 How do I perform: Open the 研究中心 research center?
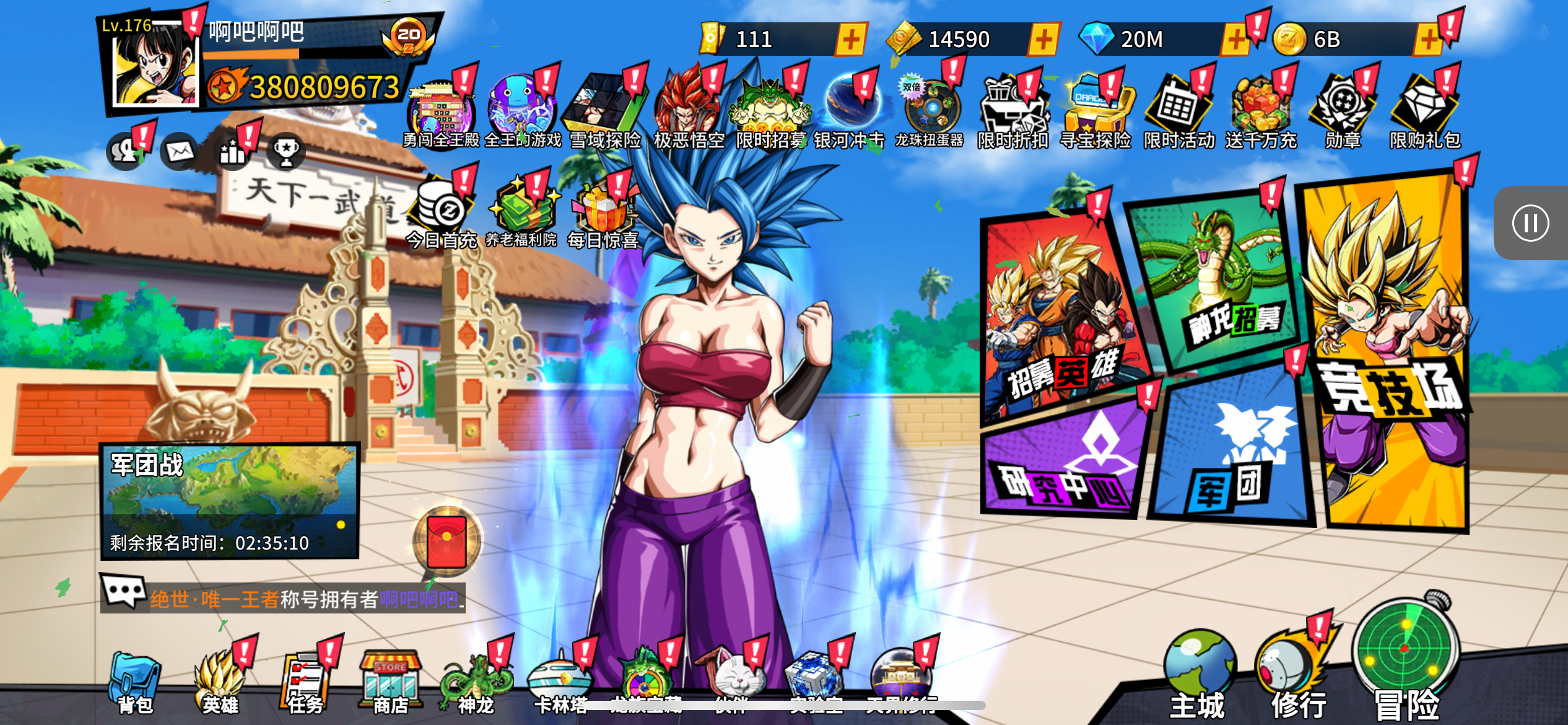[1065, 465]
